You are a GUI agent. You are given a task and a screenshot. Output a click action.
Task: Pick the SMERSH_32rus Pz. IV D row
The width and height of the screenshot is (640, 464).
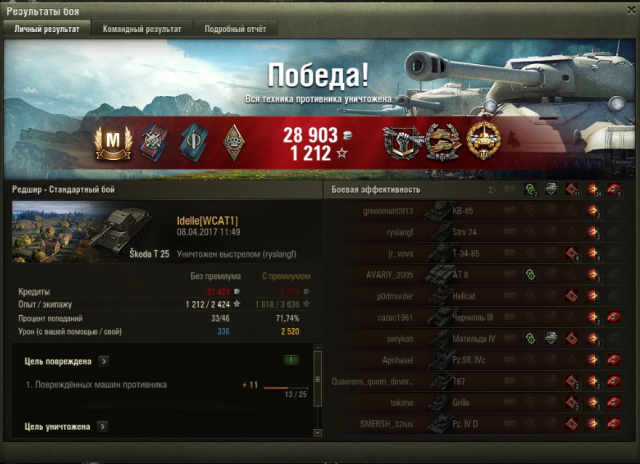(478, 423)
